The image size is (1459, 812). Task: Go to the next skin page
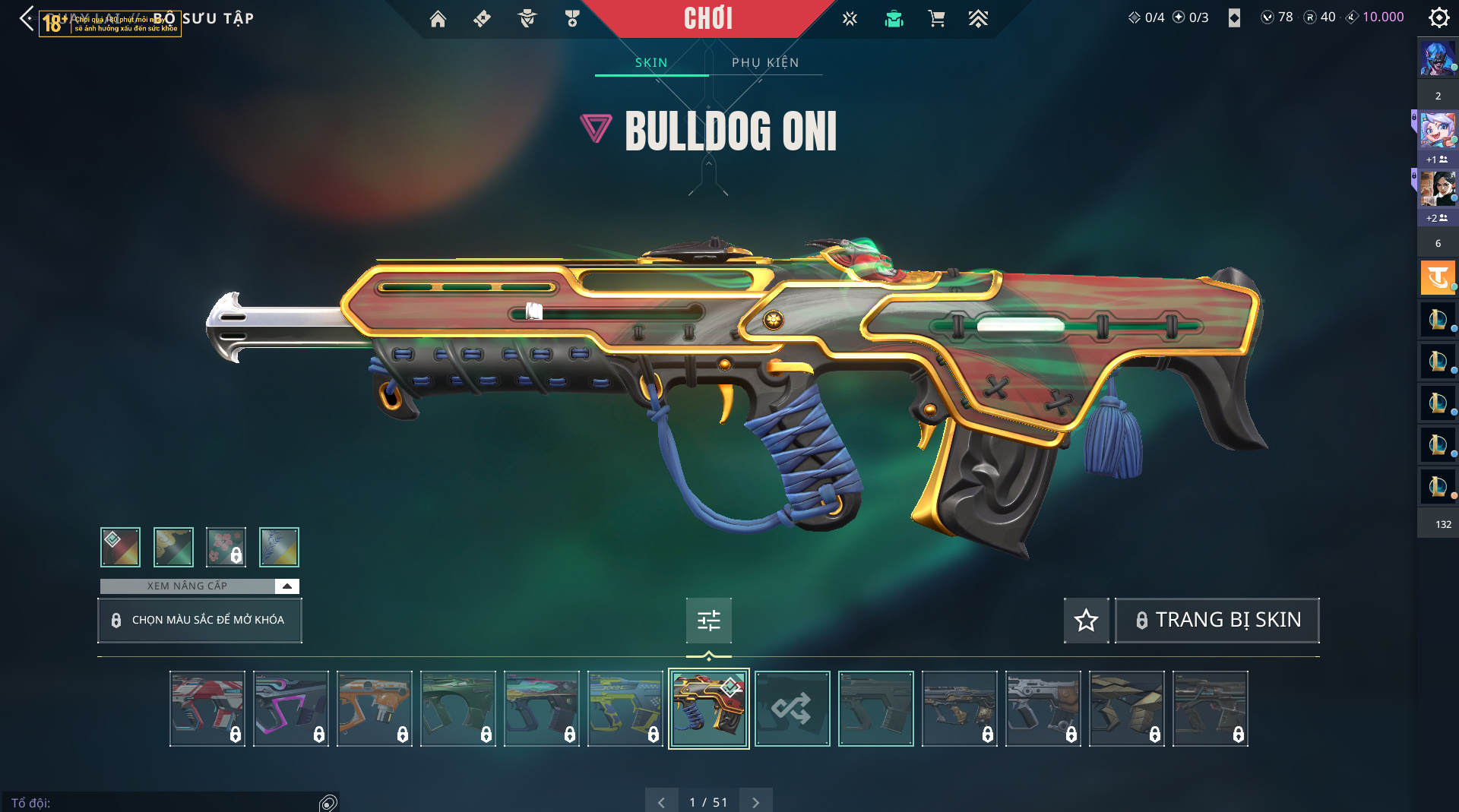[755, 802]
